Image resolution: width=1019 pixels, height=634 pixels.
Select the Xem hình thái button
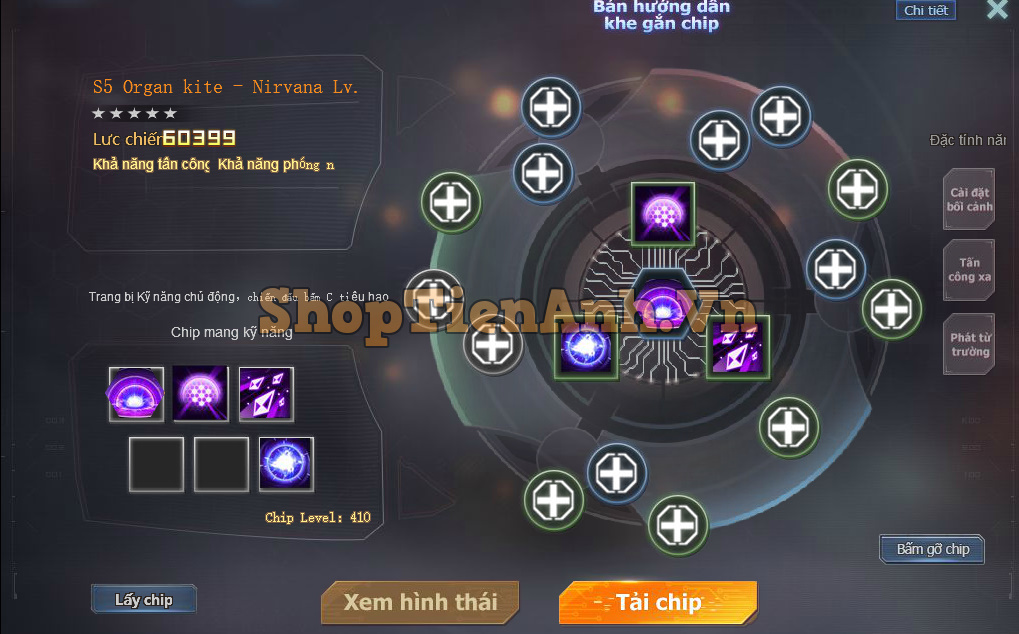pyautogui.click(x=420, y=602)
